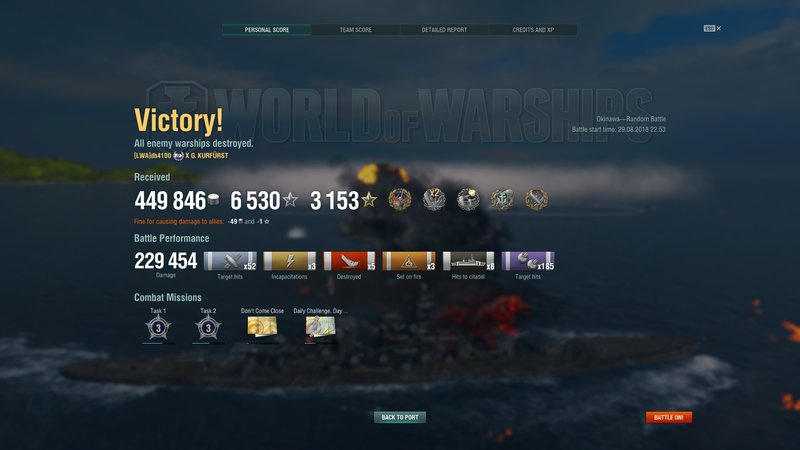
Task: Click the Destroyed ribbon showing x5
Action: pyautogui.click(x=349, y=262)
